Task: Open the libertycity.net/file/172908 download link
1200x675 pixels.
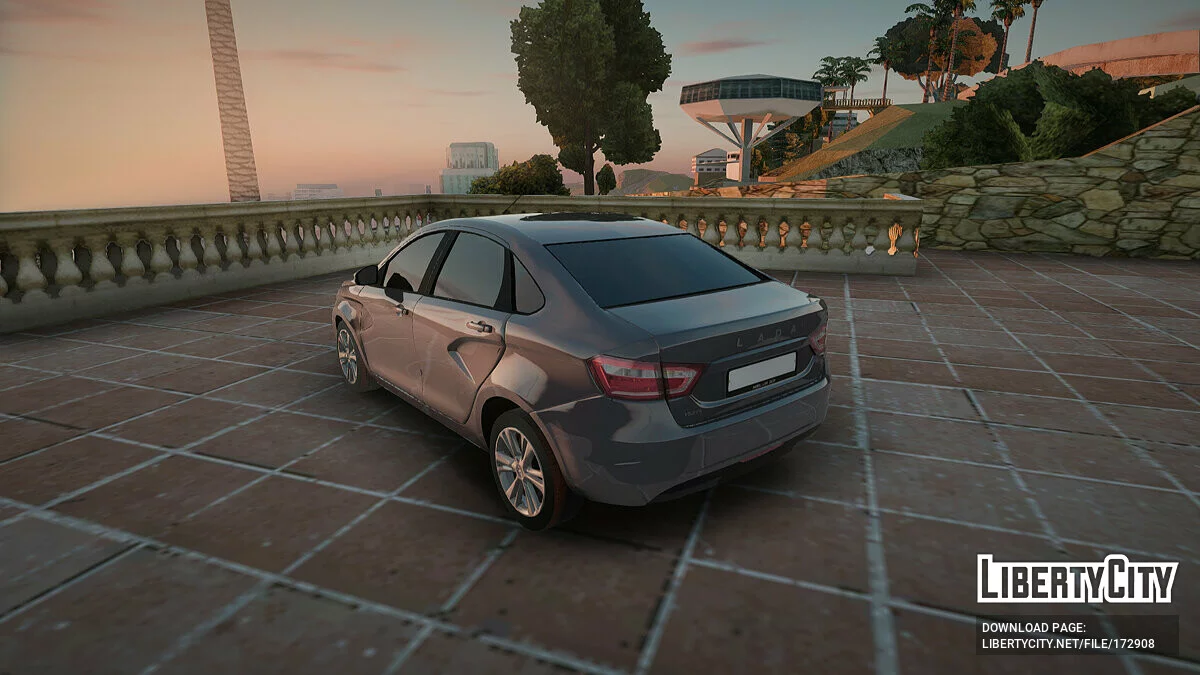Action: tap(1068, 644)
